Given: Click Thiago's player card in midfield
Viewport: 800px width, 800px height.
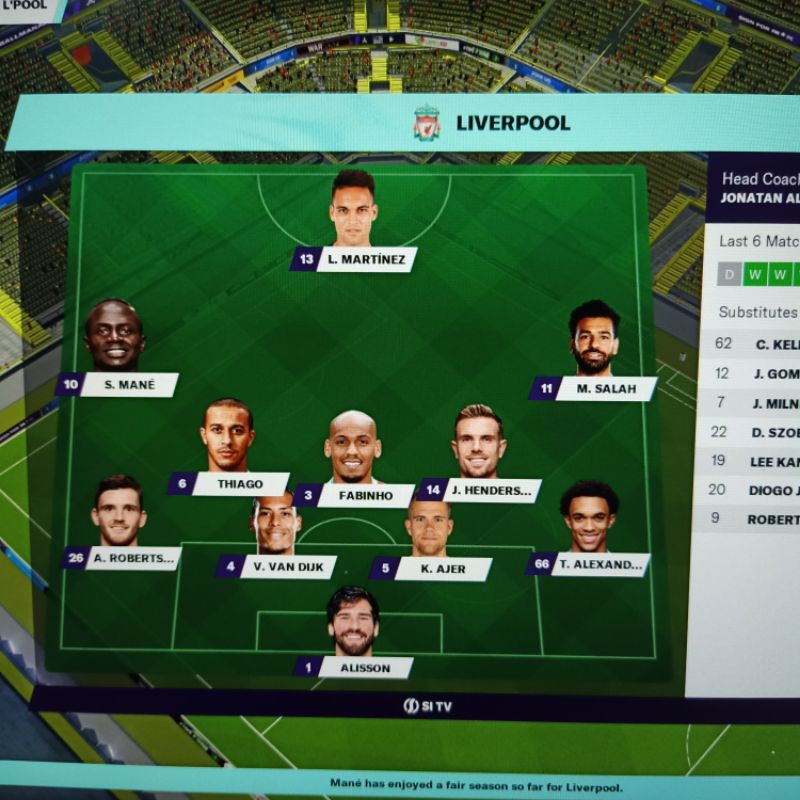Looking at the screenshot, I should (x=239, y=484).
